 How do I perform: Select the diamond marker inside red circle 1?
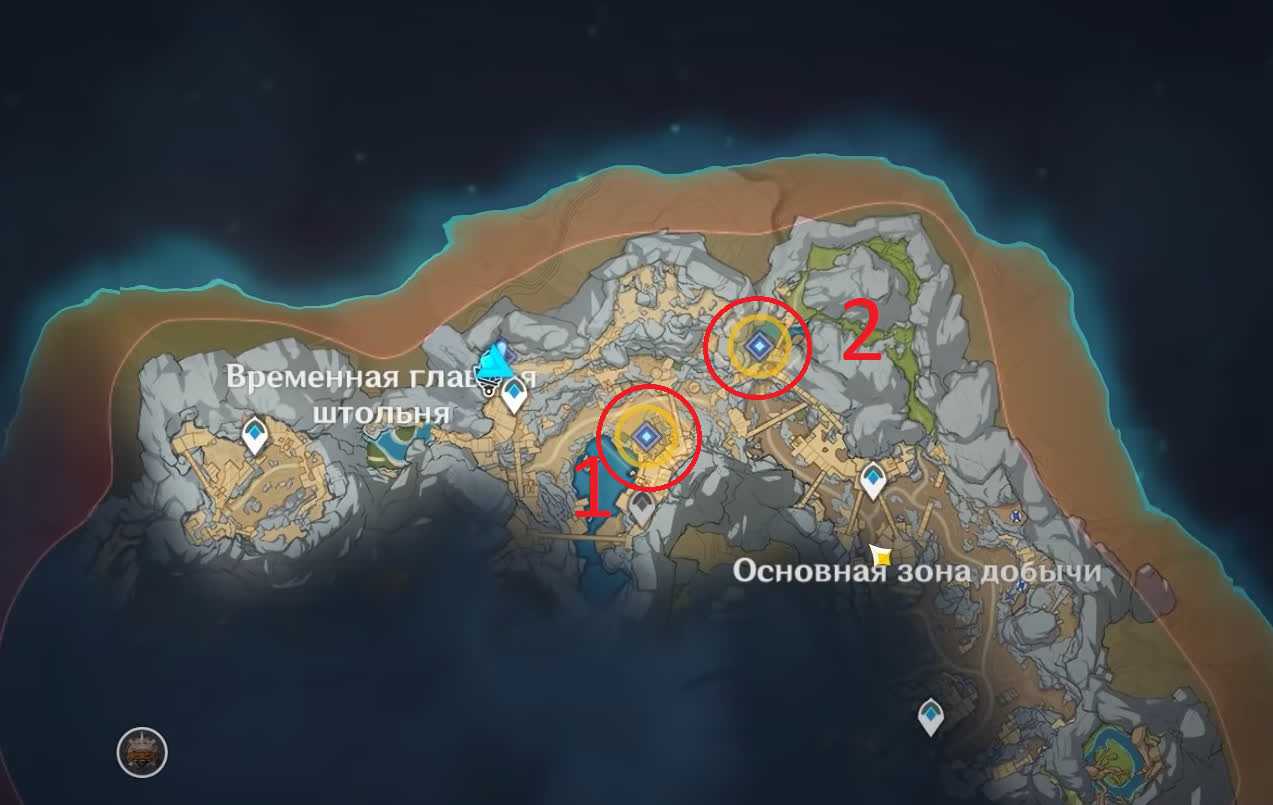[x=647, y=435]
